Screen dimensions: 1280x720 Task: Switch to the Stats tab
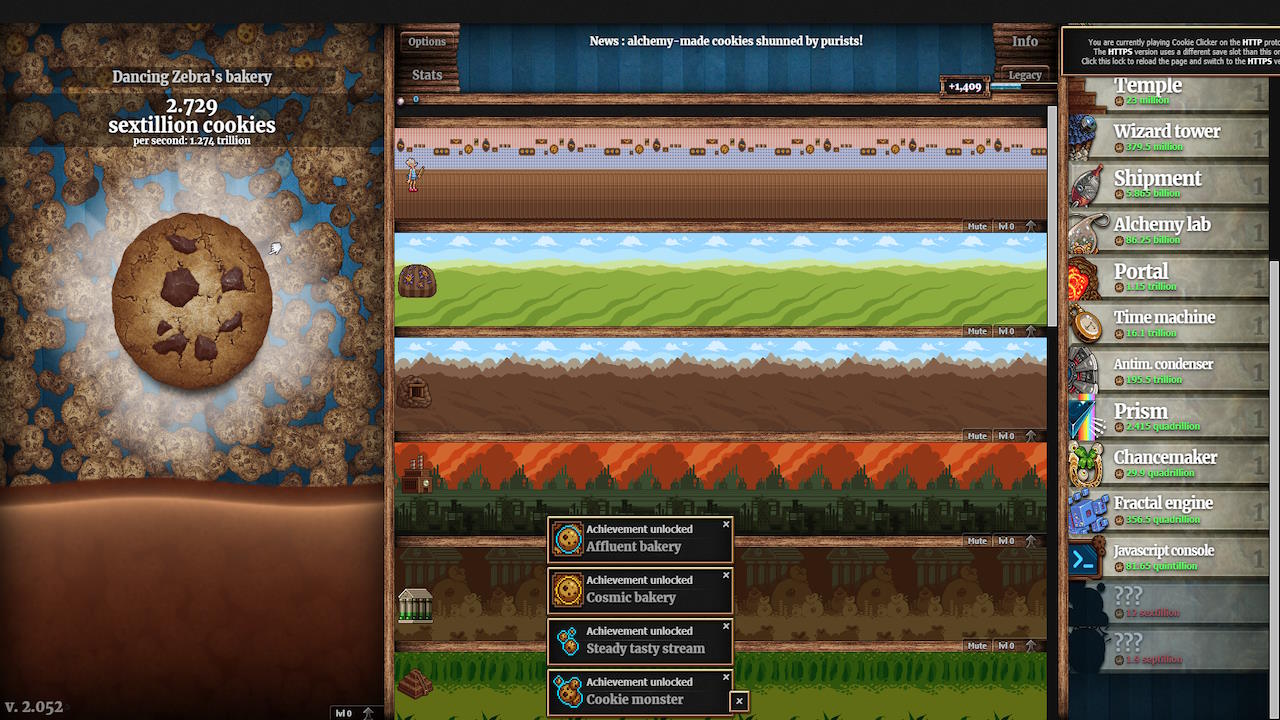[427, 74]
